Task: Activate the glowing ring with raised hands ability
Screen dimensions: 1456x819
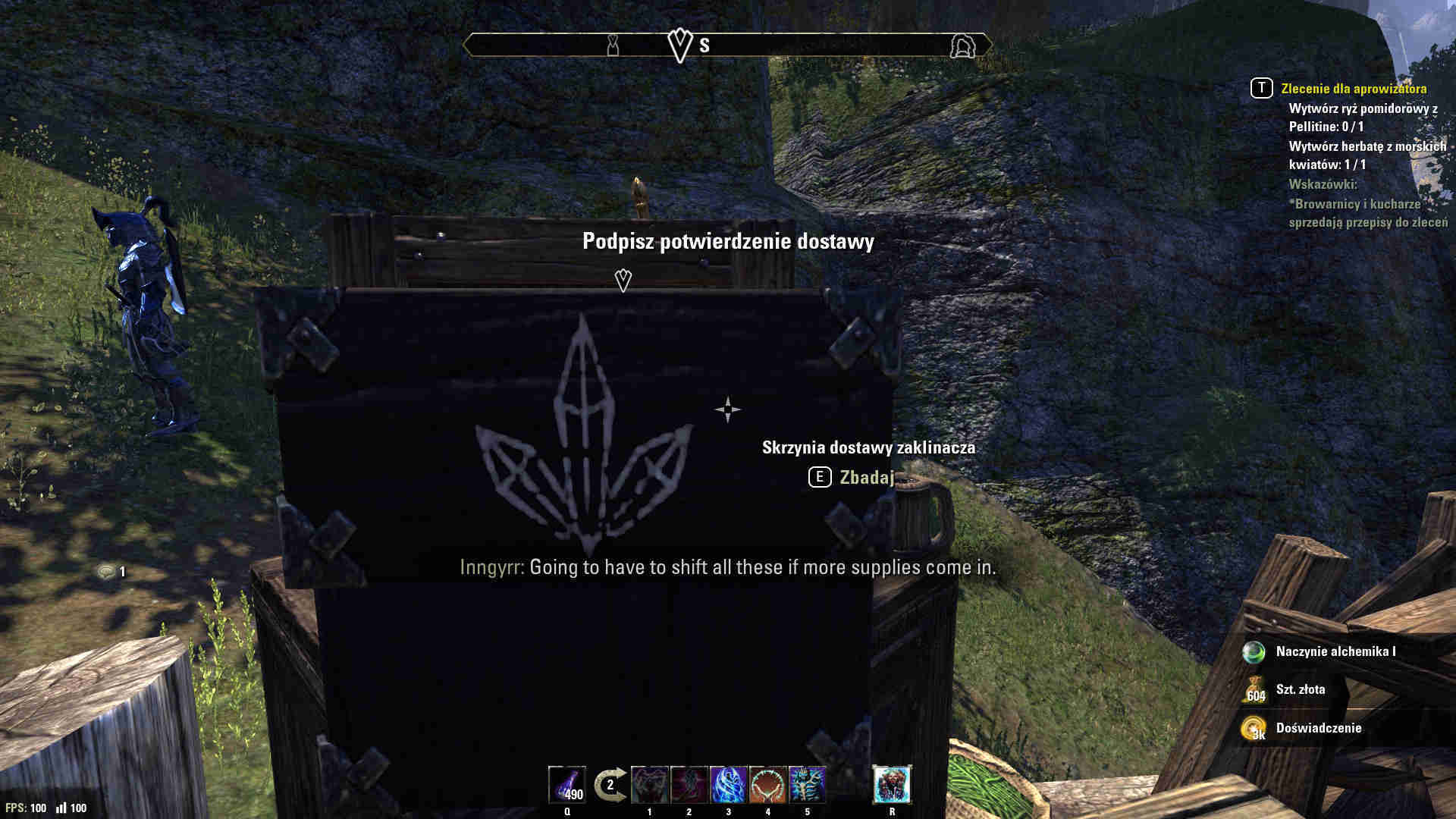Action: tap(768, 785)
